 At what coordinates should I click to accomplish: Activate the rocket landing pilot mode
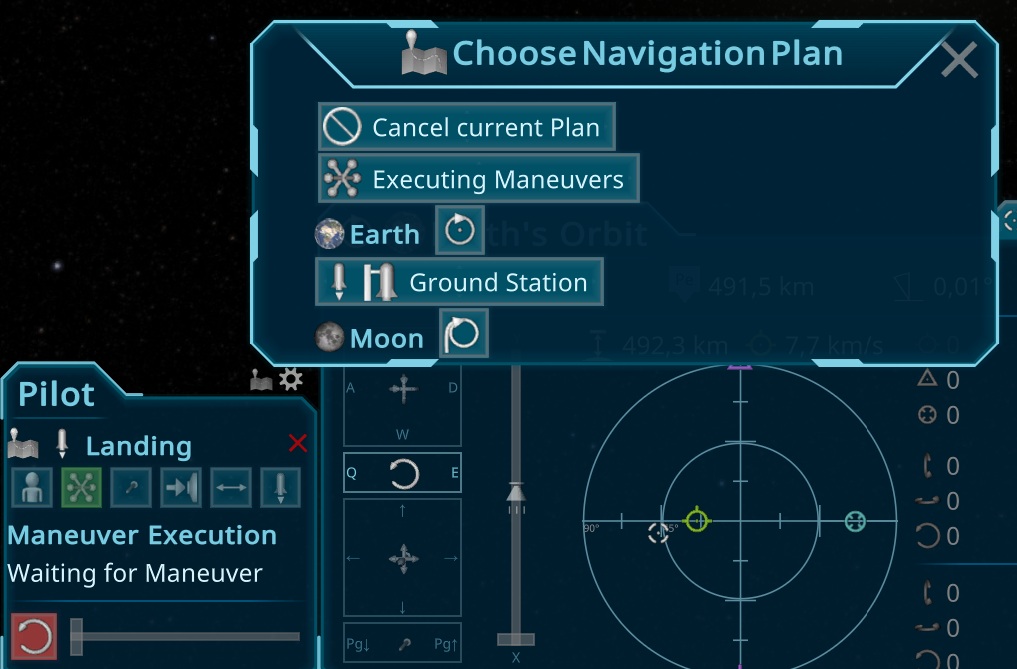(281, 487)
